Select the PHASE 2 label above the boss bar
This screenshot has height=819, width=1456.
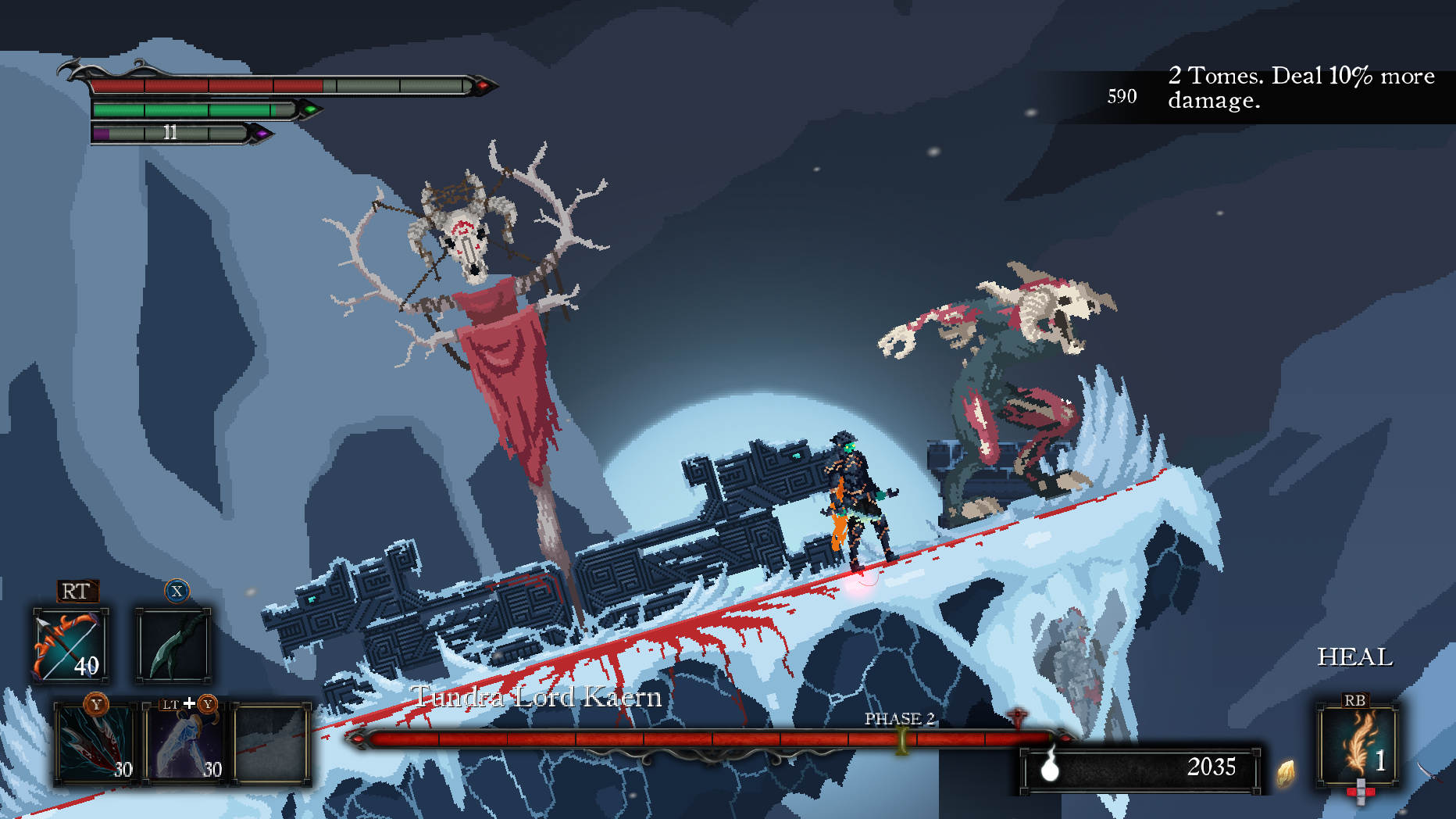899,717
